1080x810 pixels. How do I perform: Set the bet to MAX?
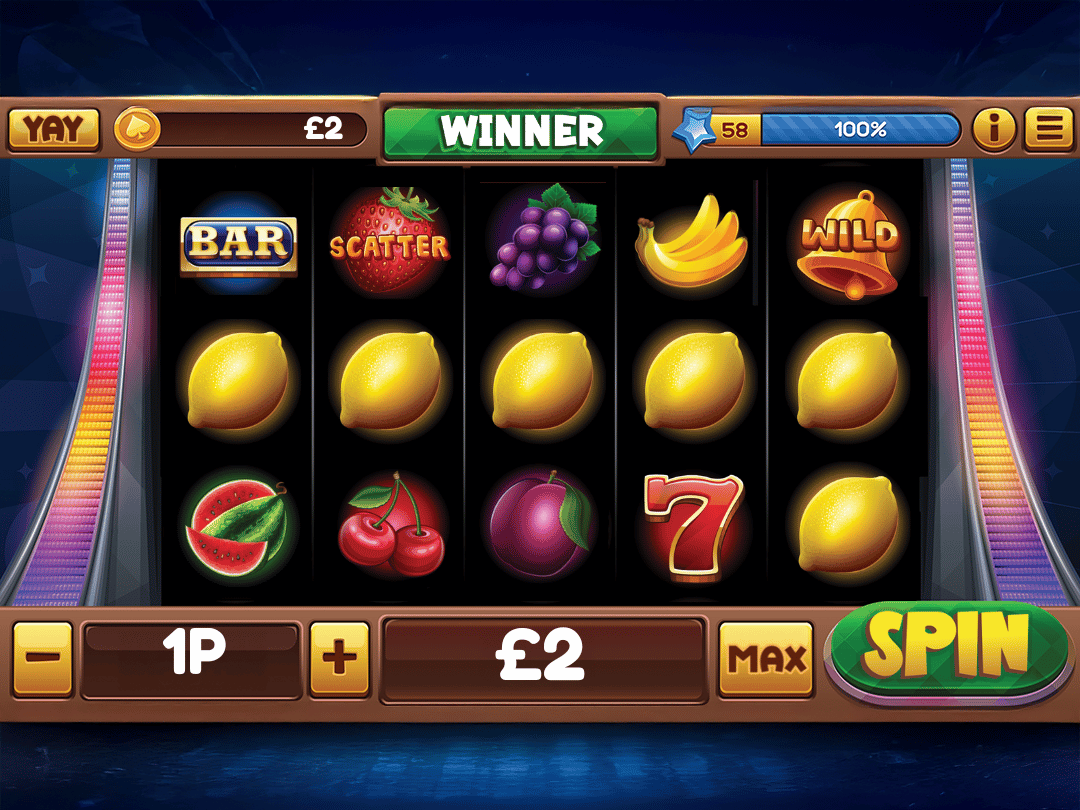767,659
